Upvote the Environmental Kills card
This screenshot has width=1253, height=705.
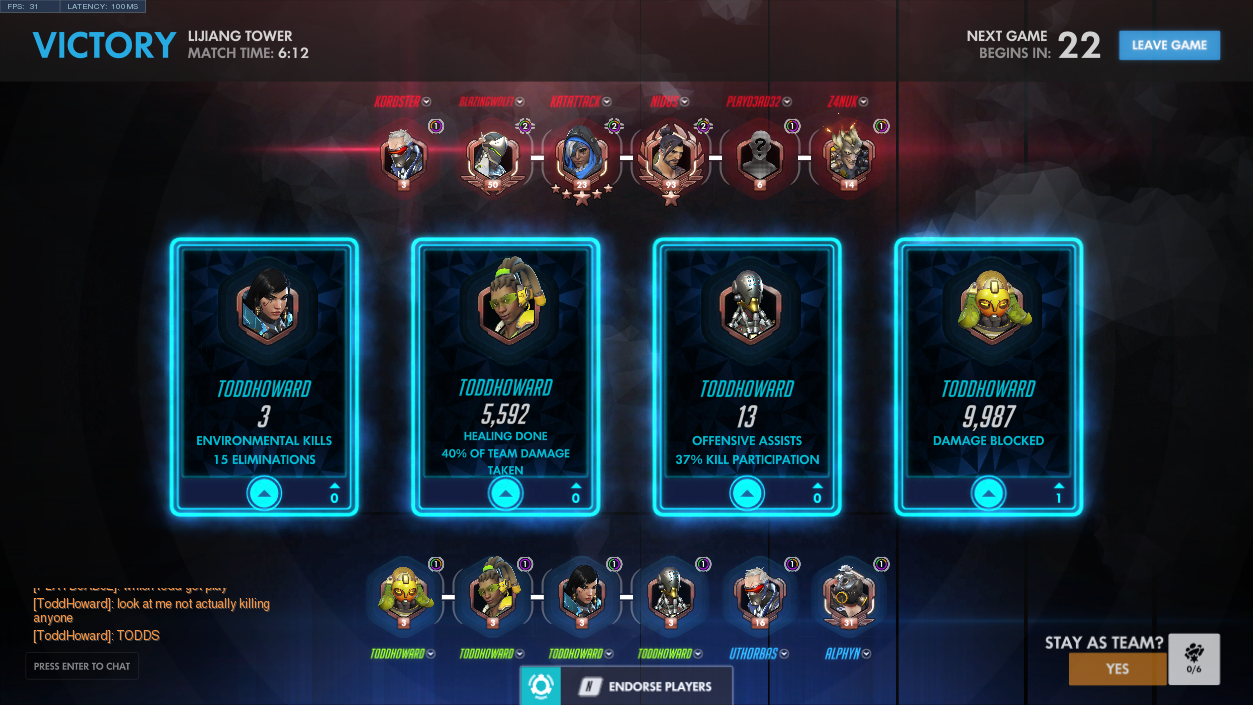(x=264, y=493)
